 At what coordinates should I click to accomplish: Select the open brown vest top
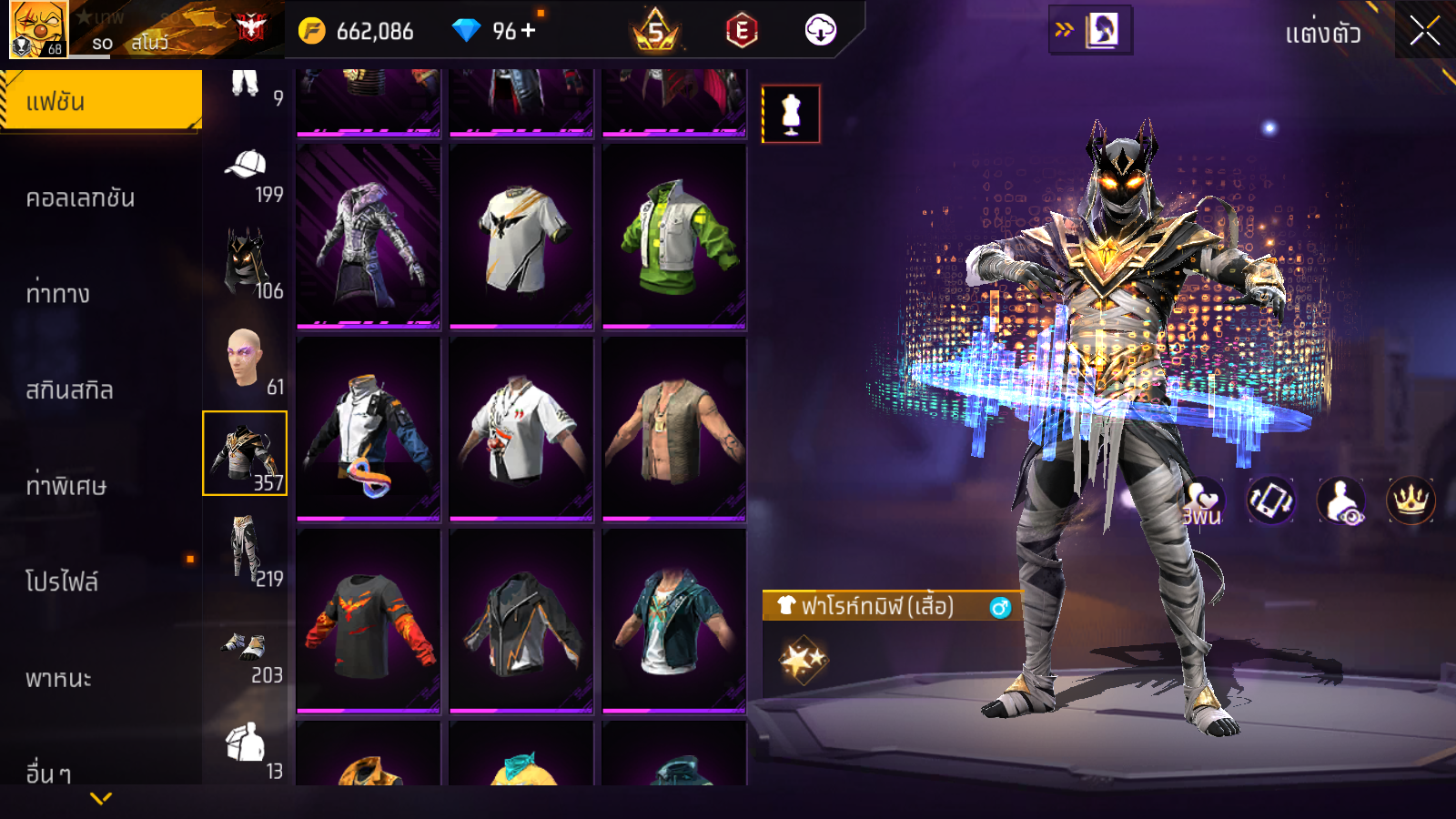pos(674,429)
